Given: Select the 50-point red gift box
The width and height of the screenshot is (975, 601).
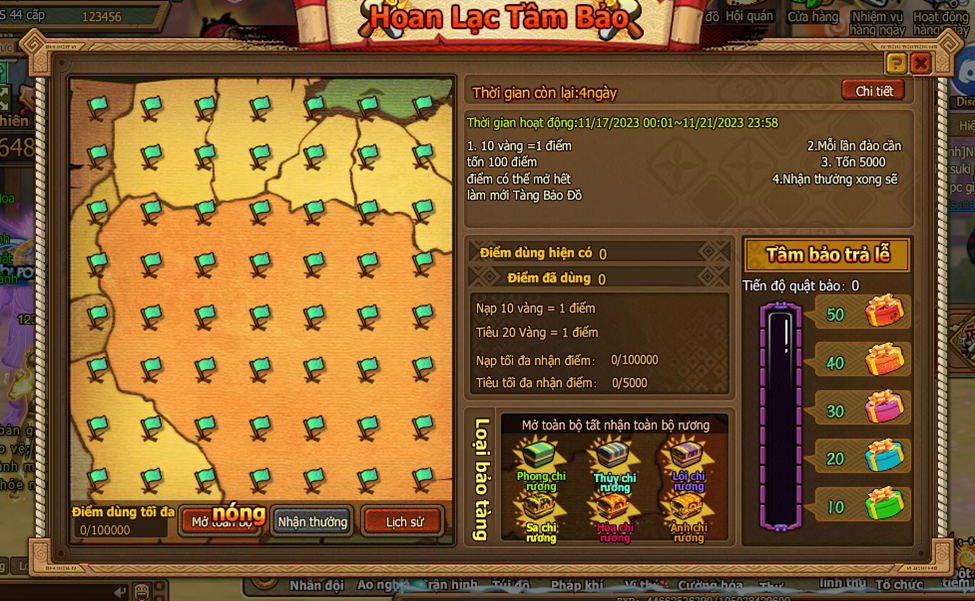Looking at the screenshot, I should click(x=884, y=312).
